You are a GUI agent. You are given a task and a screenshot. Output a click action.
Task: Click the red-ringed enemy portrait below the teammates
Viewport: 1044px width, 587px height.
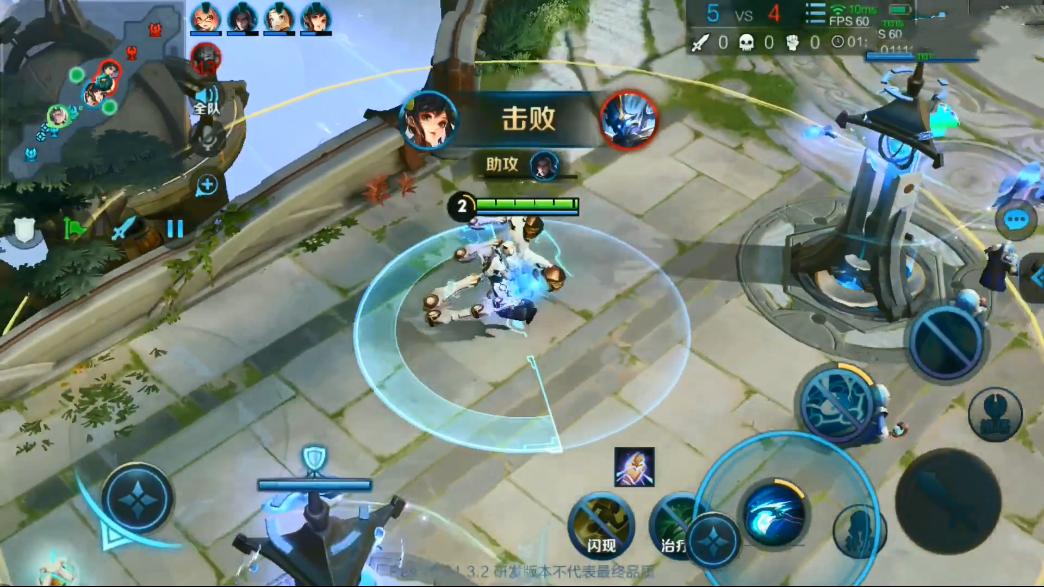coord(206,60)
